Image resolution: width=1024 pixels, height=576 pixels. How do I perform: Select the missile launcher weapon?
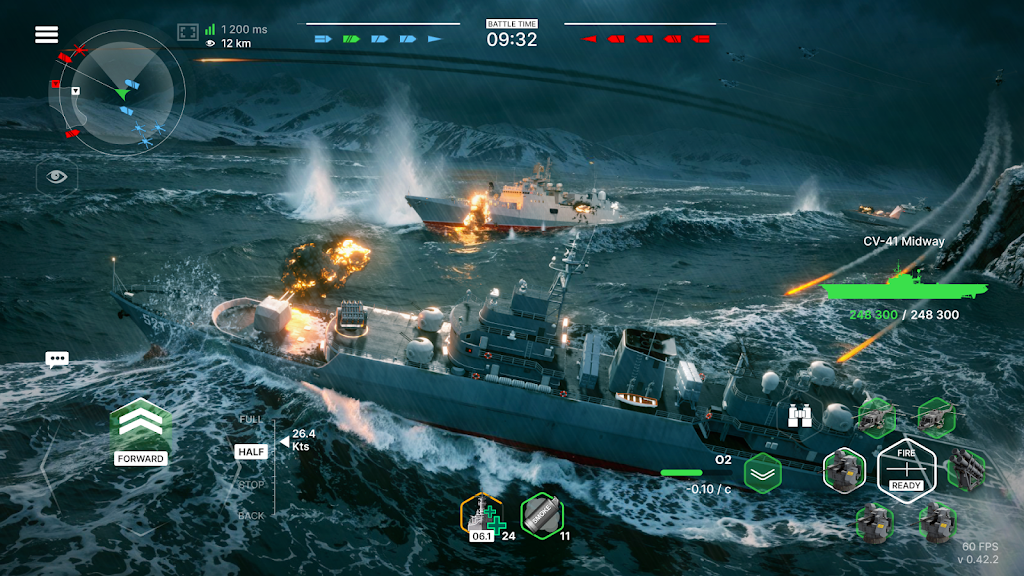tap(967, 469)
